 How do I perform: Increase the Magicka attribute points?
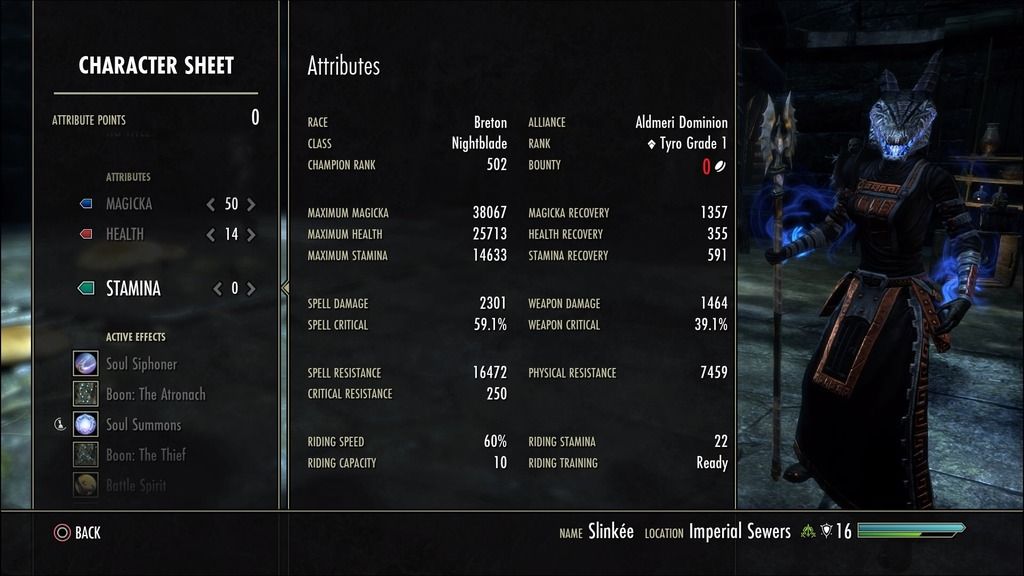pyautogui.click(x=251, y=204)
